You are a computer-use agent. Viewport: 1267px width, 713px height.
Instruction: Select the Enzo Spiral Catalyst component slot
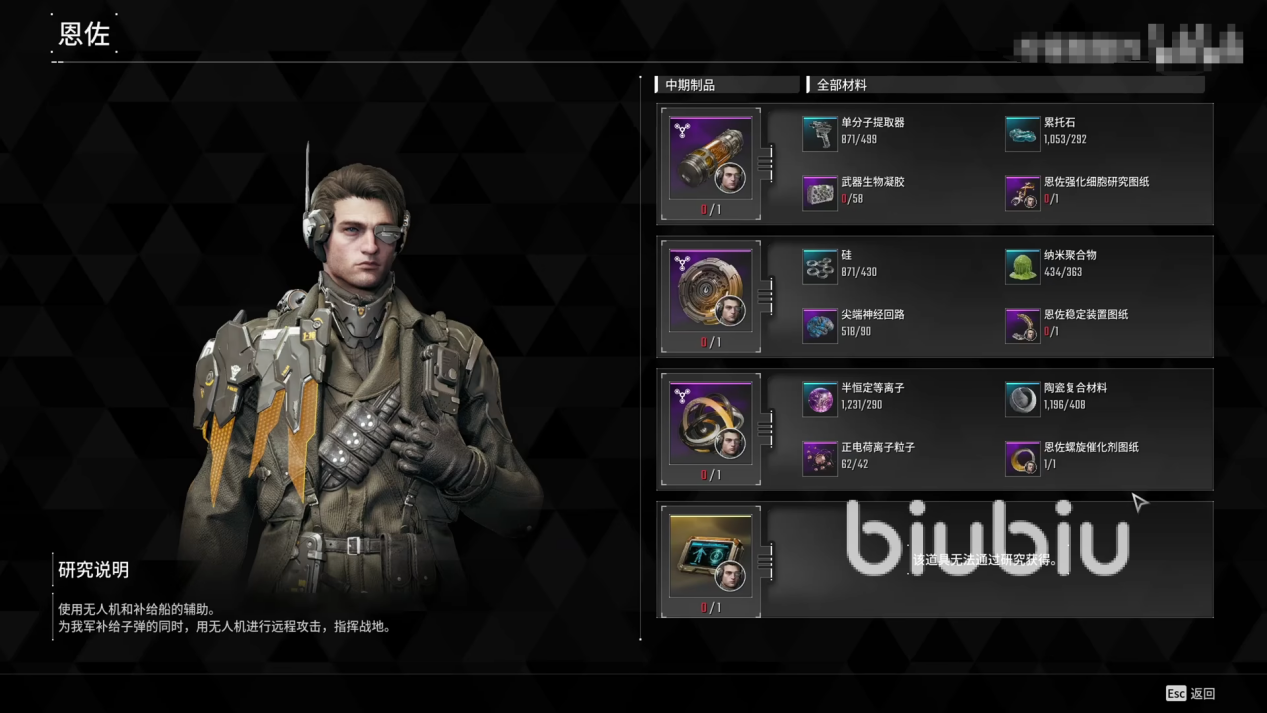(x=710, y=424)
